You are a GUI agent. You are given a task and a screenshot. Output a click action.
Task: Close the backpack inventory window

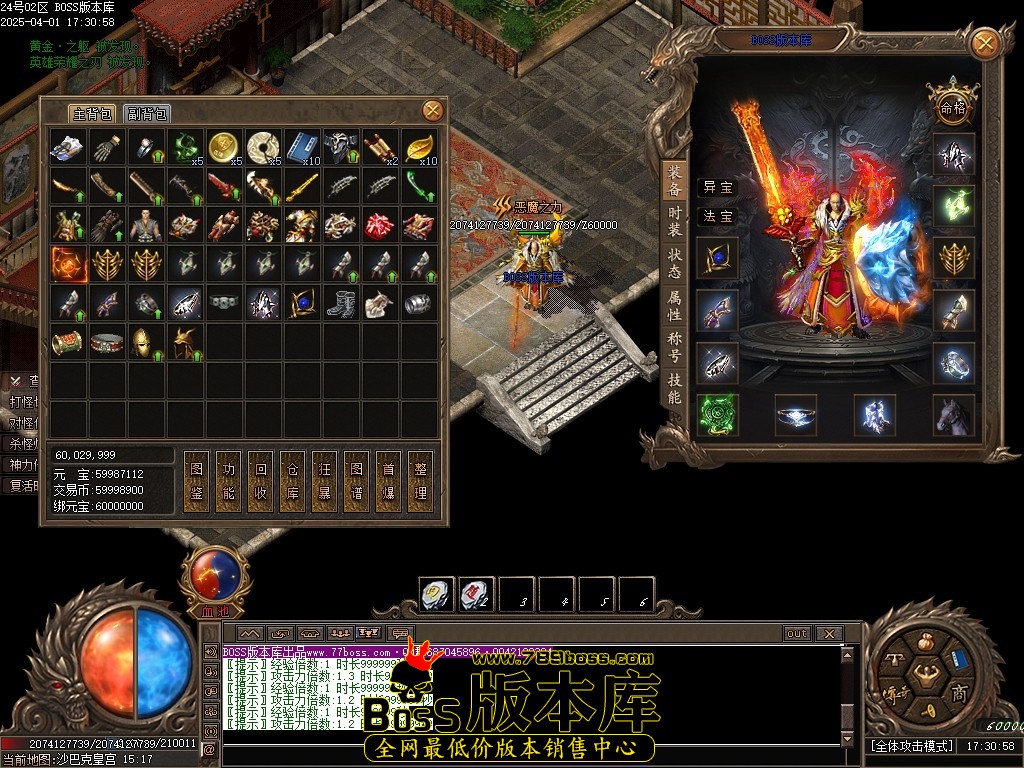click(x=432, y=110)
